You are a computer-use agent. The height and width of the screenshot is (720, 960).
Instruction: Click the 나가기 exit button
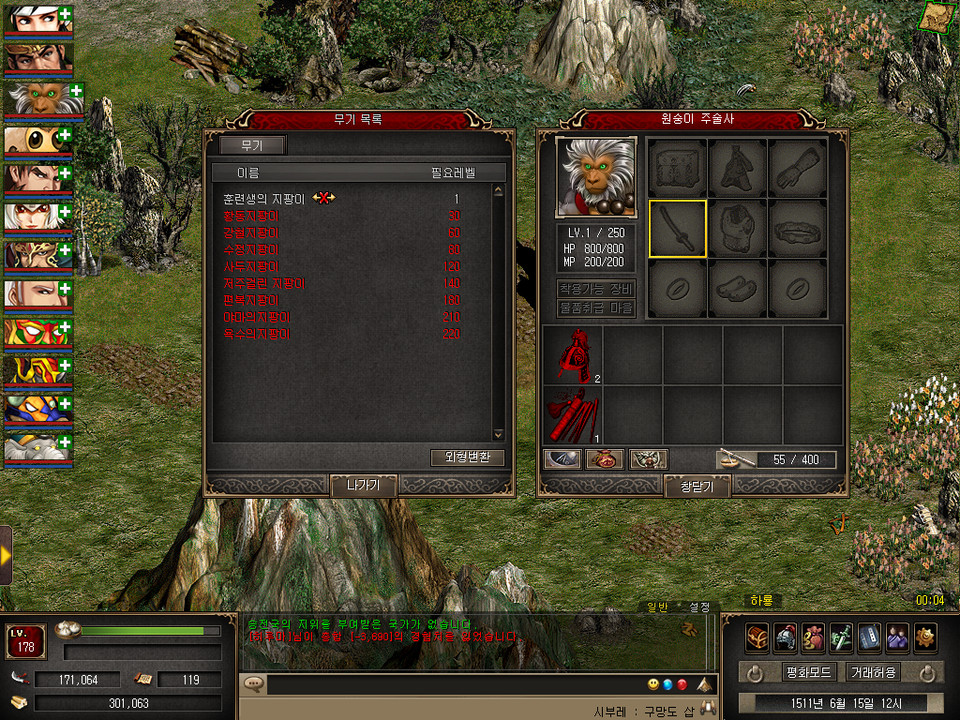pos(363,485)
